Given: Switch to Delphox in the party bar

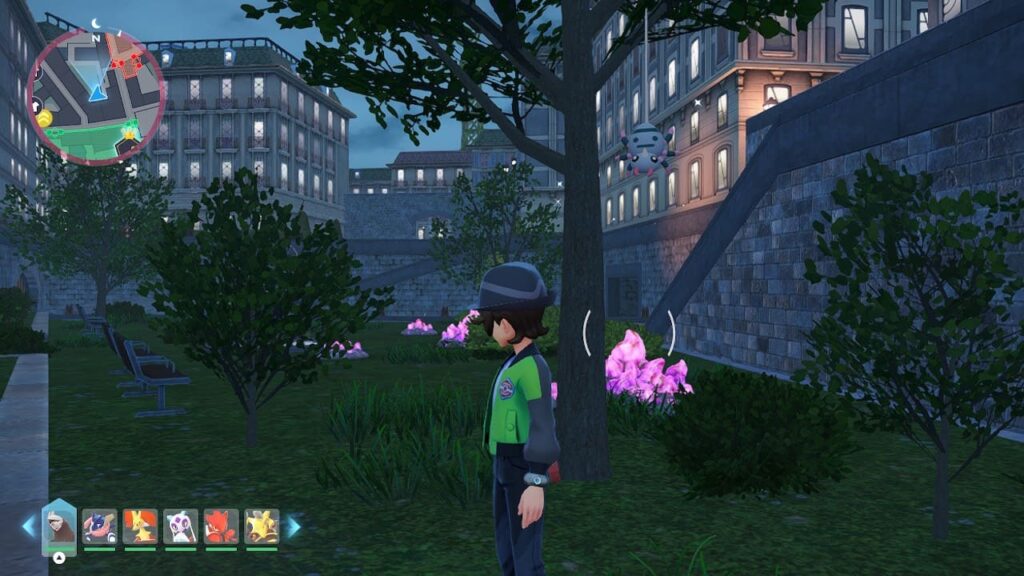Looking at the screenshot, I should pyautogui.click(x=140, y=526).
